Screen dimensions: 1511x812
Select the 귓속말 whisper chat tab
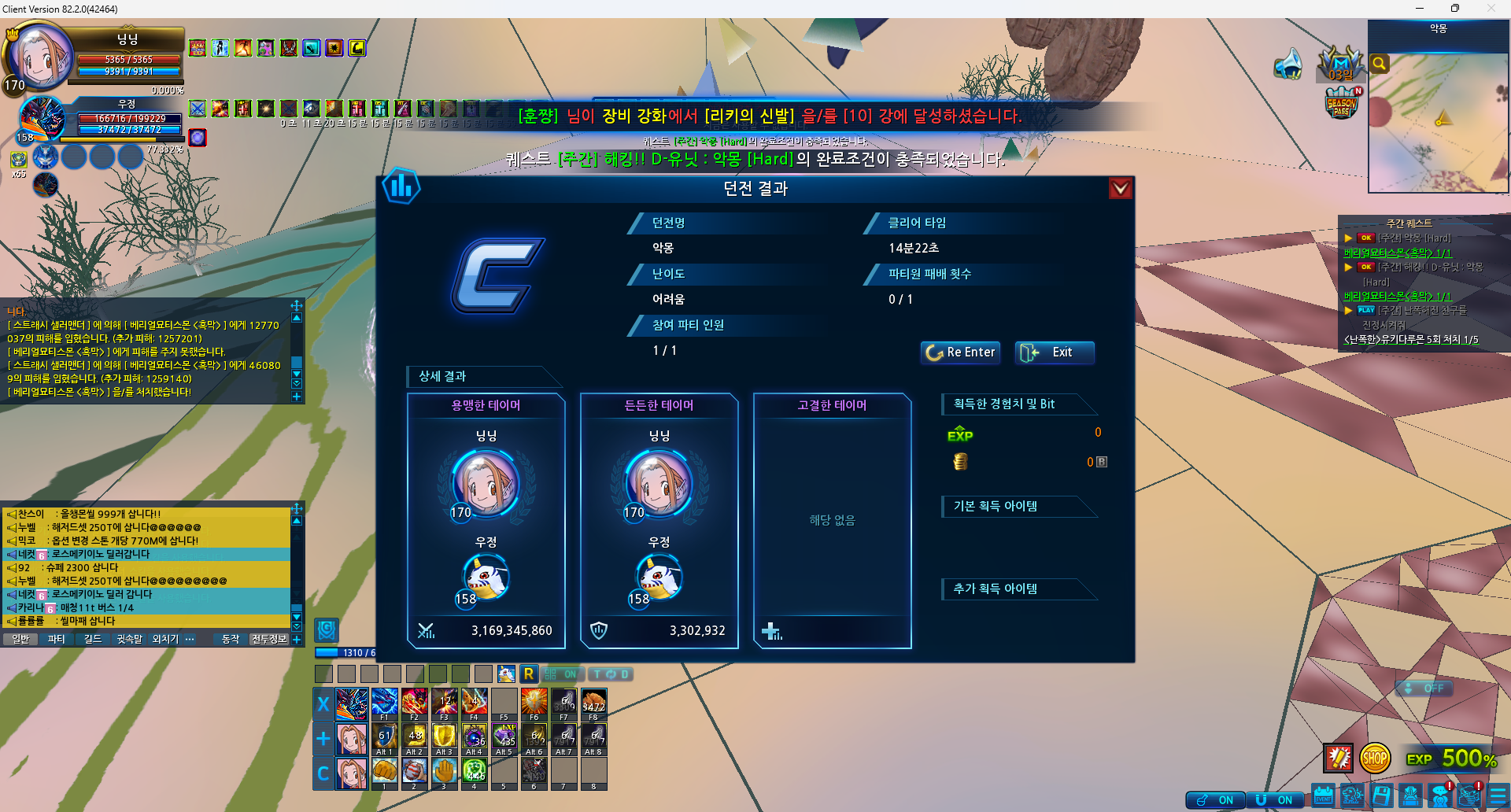pos(129,639)
